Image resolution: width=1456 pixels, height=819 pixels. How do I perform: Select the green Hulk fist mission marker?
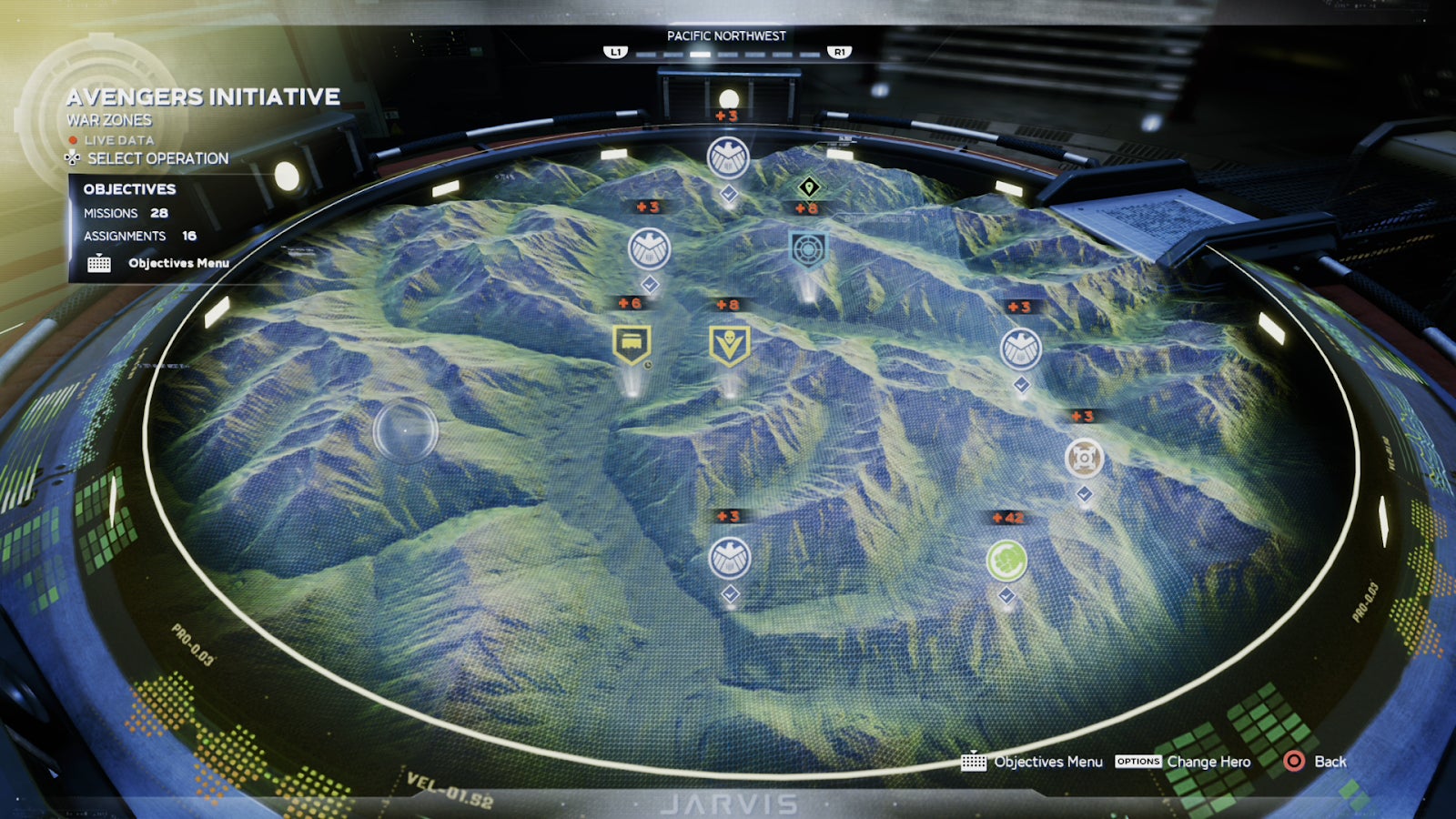click(1006, 561)
